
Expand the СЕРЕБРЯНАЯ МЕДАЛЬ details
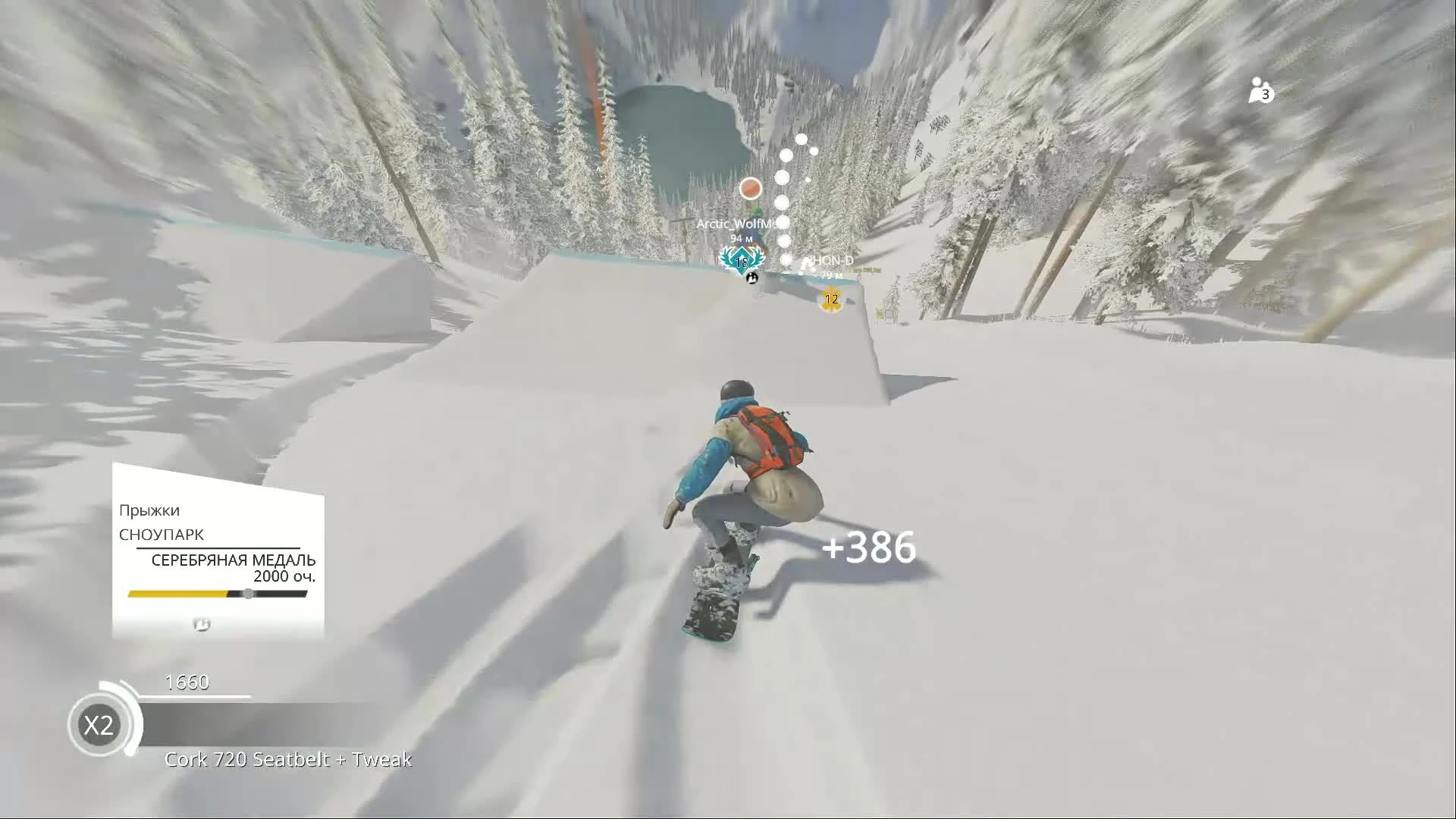234,559
